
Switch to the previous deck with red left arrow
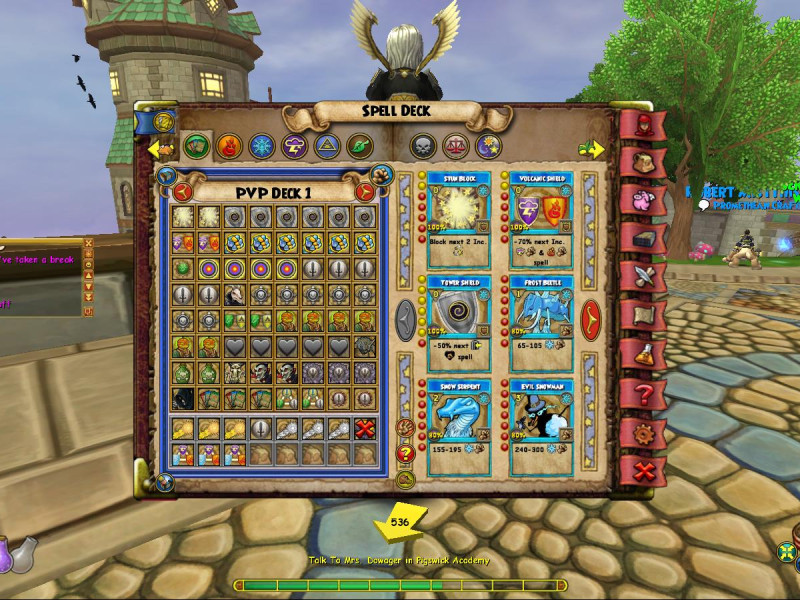(x=183, y=191)
